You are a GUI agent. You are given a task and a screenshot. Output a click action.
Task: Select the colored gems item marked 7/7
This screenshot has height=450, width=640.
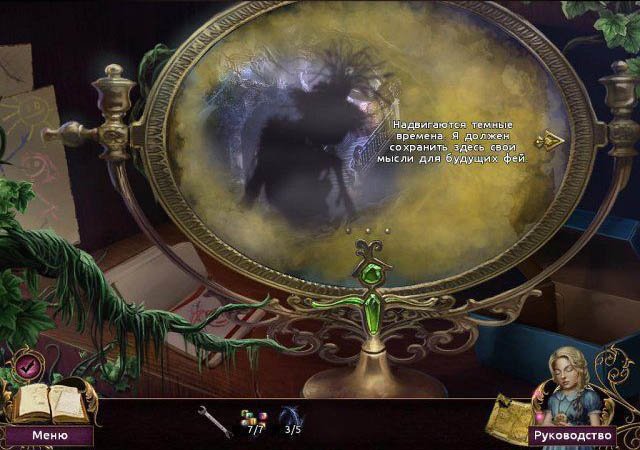(251, 418)
